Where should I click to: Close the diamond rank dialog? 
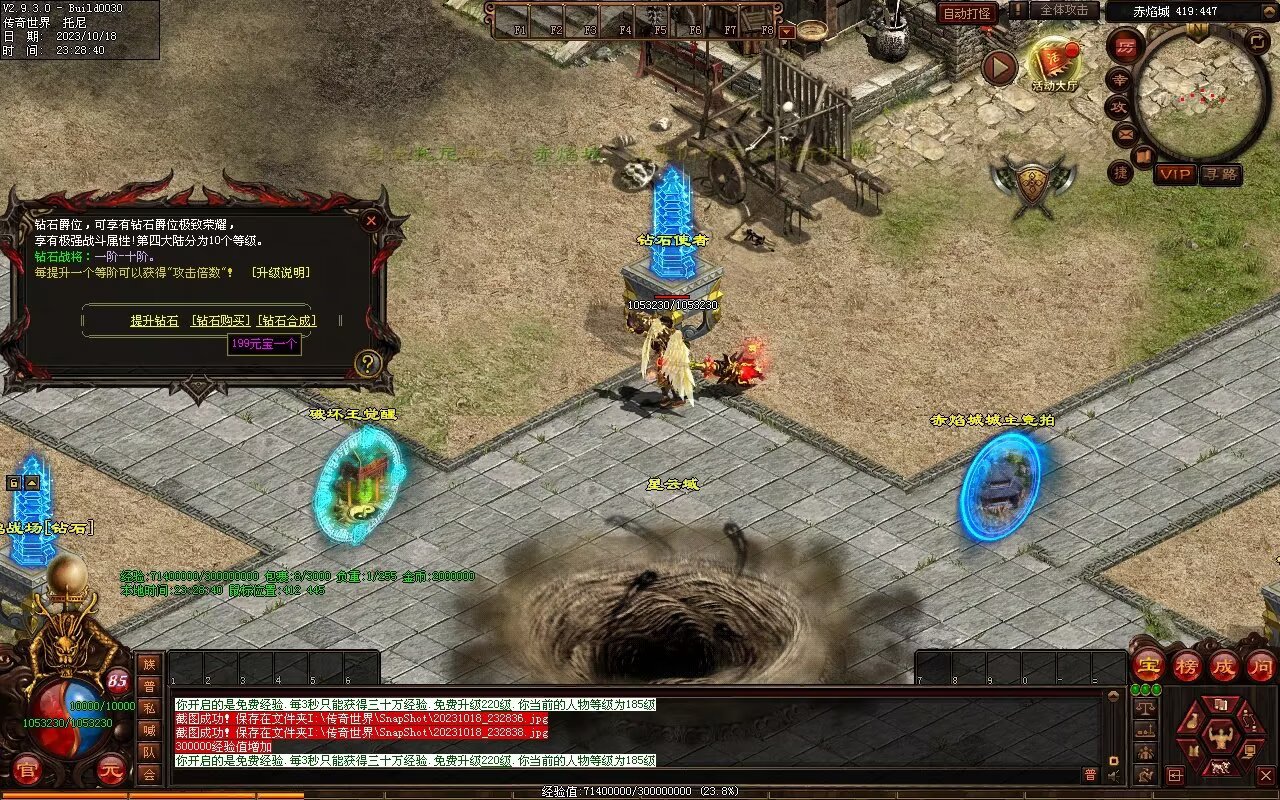click(371, 220)
